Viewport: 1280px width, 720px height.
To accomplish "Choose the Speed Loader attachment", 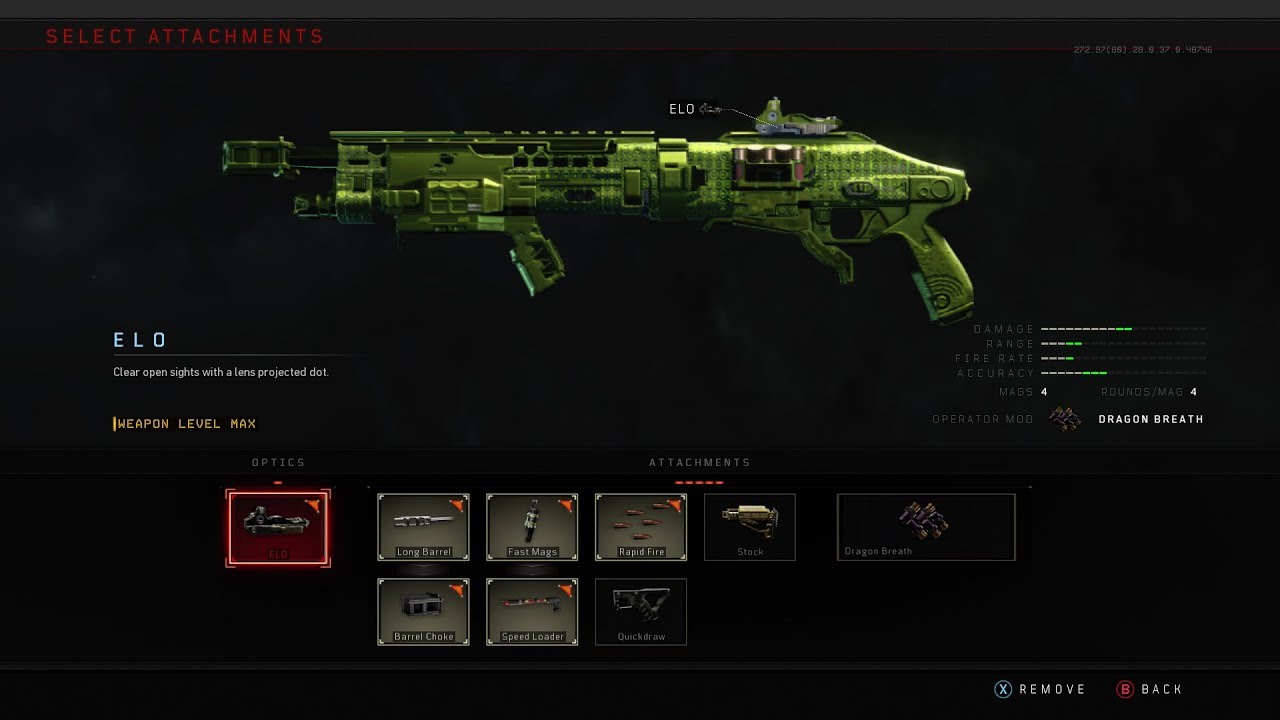I will coord(532,611).
